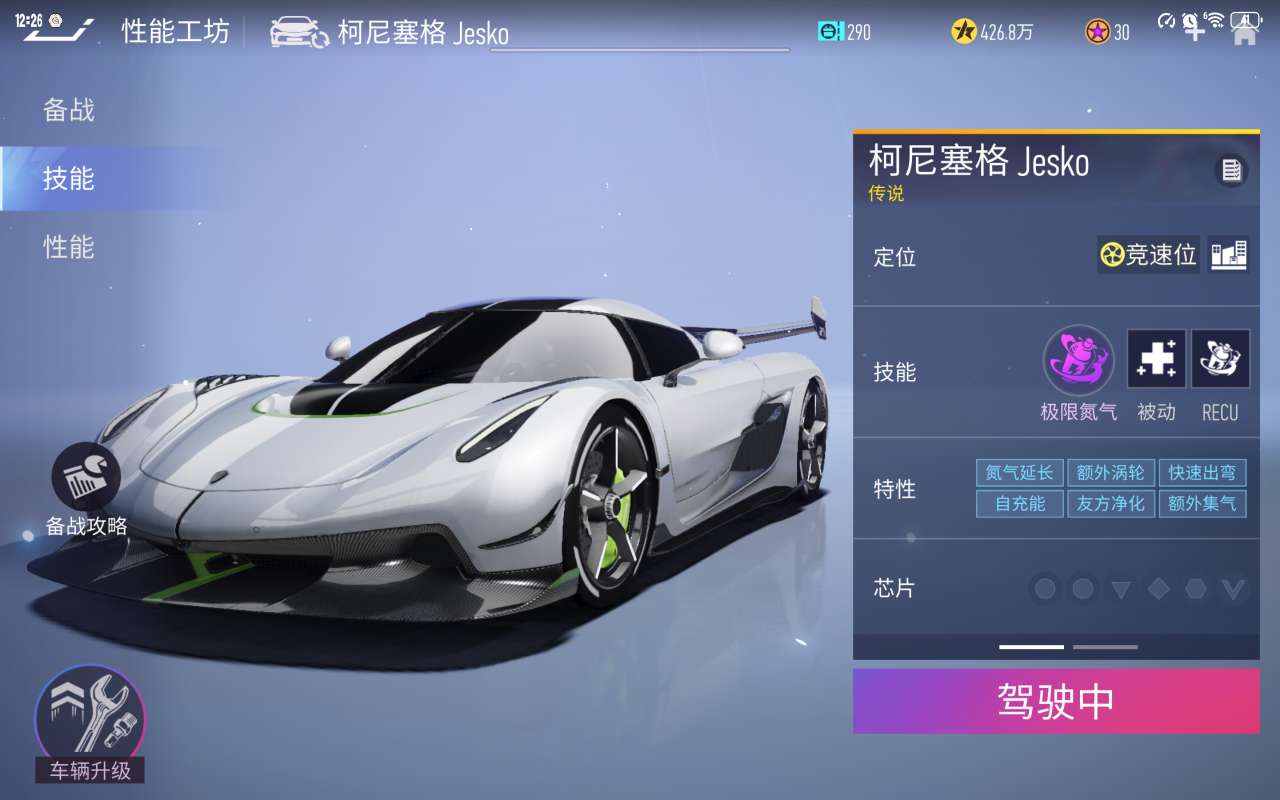Show the 自充能 trait
This screenshot has width=1280, height=800.
coord(1019,503)
